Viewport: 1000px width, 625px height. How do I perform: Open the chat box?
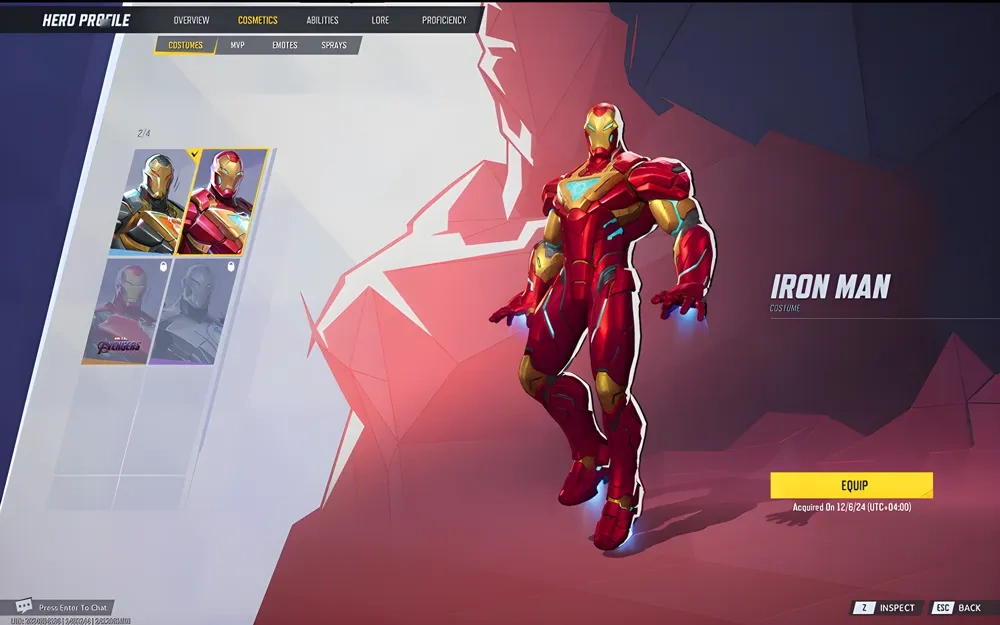pyautogui.click(x=63, y=607)
